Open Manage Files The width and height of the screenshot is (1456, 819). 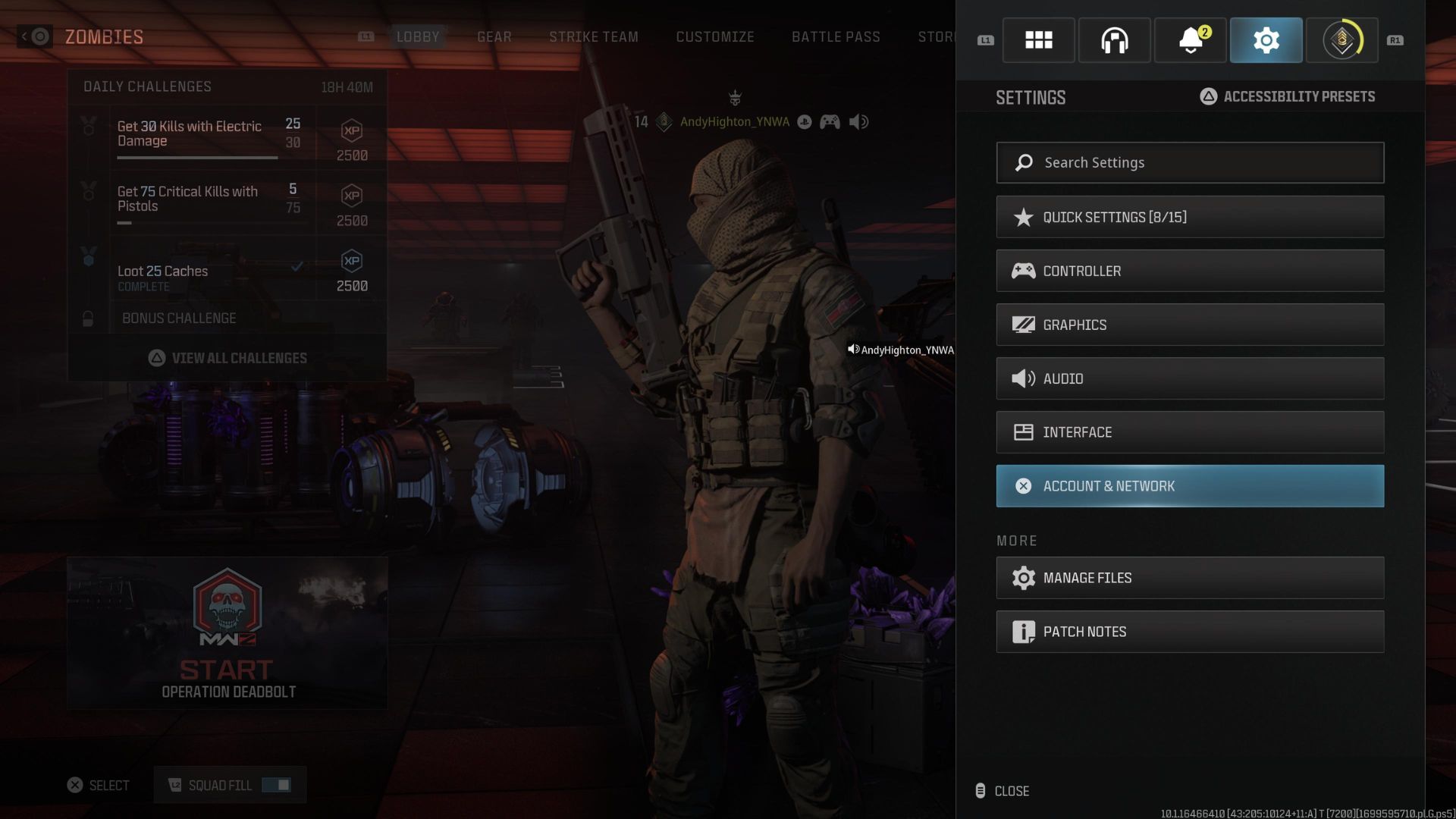(x=1189, y=578)
